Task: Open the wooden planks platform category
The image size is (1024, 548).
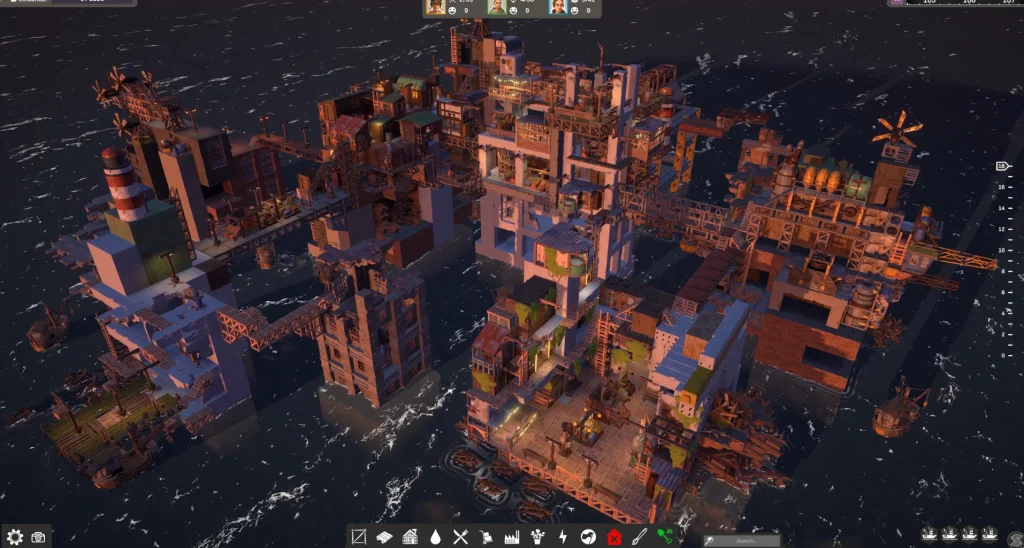Action: pyautogui.click(x=384, y=537)
